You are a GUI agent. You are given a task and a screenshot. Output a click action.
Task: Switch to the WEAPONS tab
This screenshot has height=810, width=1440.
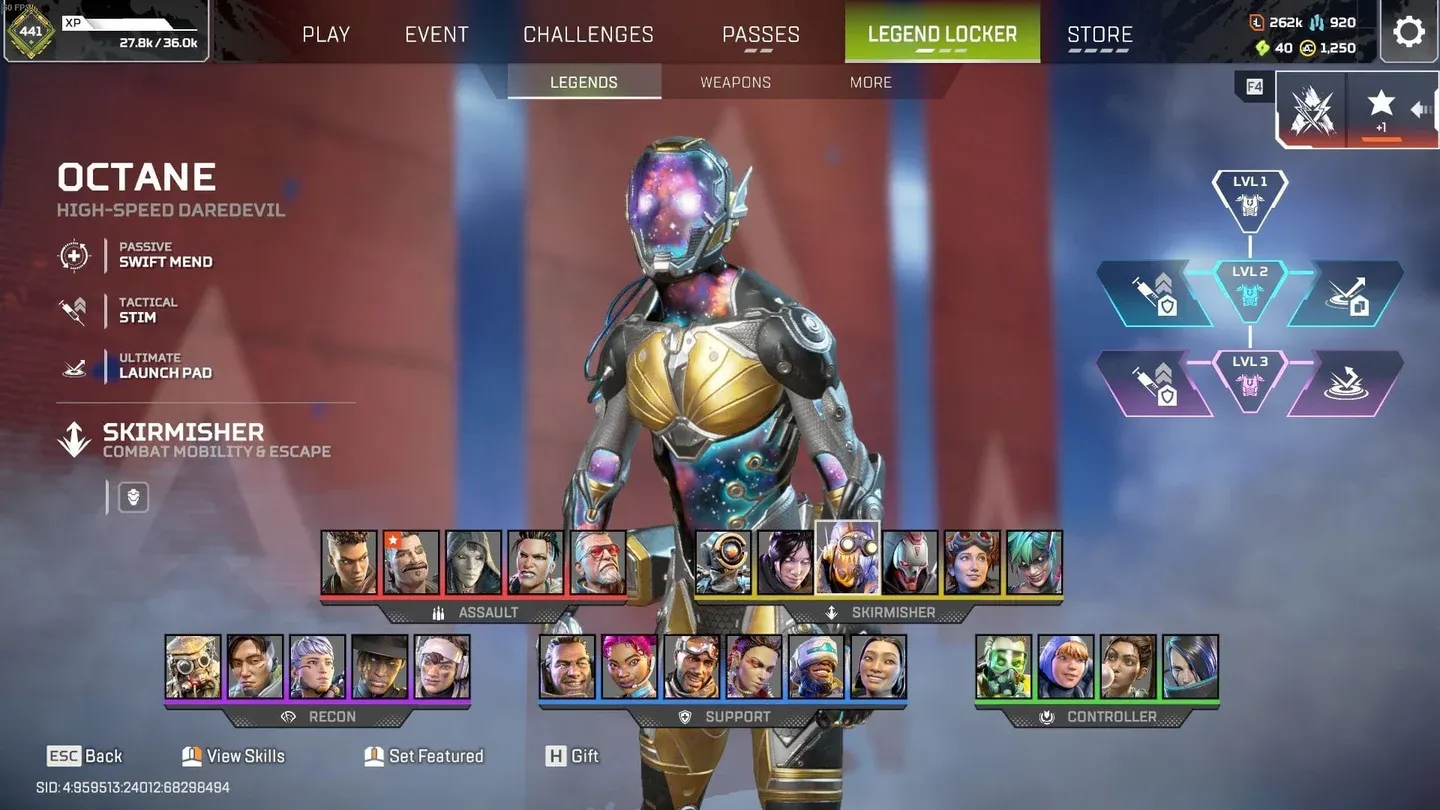734,82
